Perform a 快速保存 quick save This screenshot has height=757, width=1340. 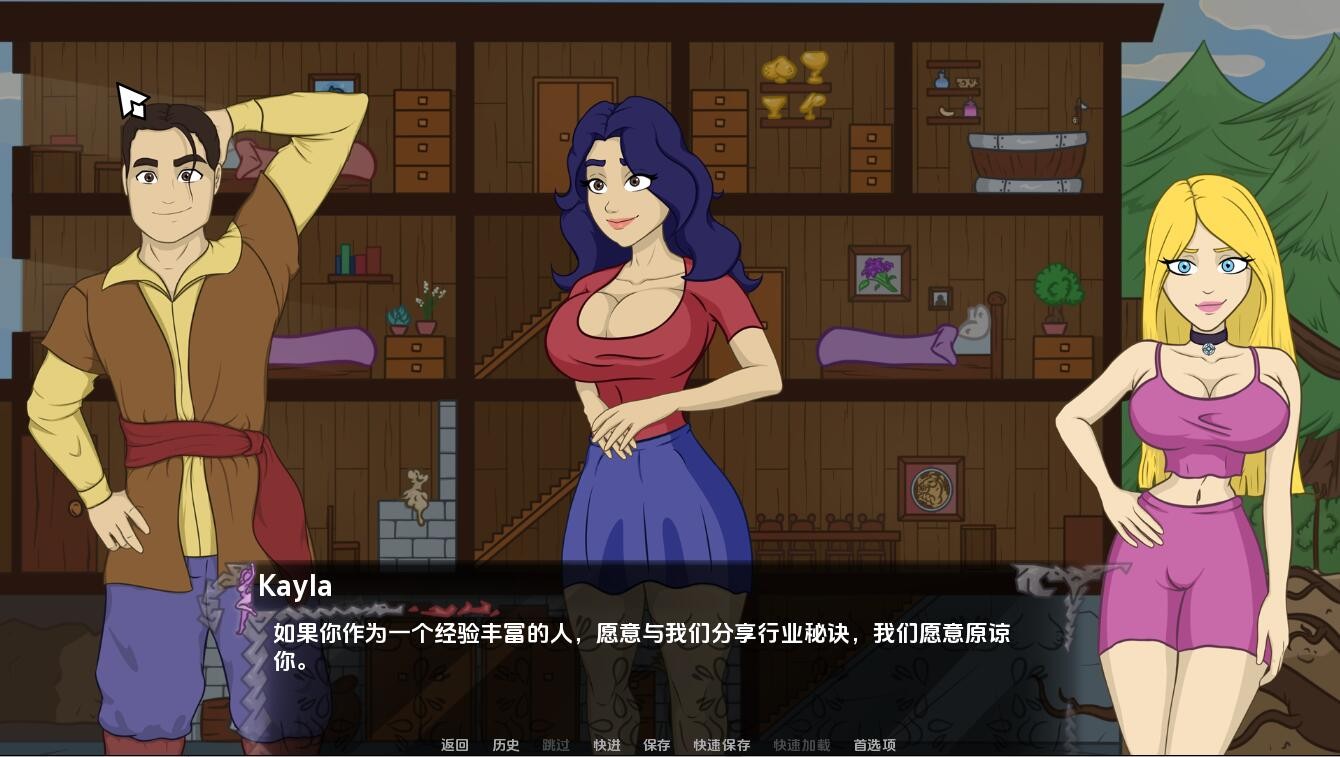(720, 745)
